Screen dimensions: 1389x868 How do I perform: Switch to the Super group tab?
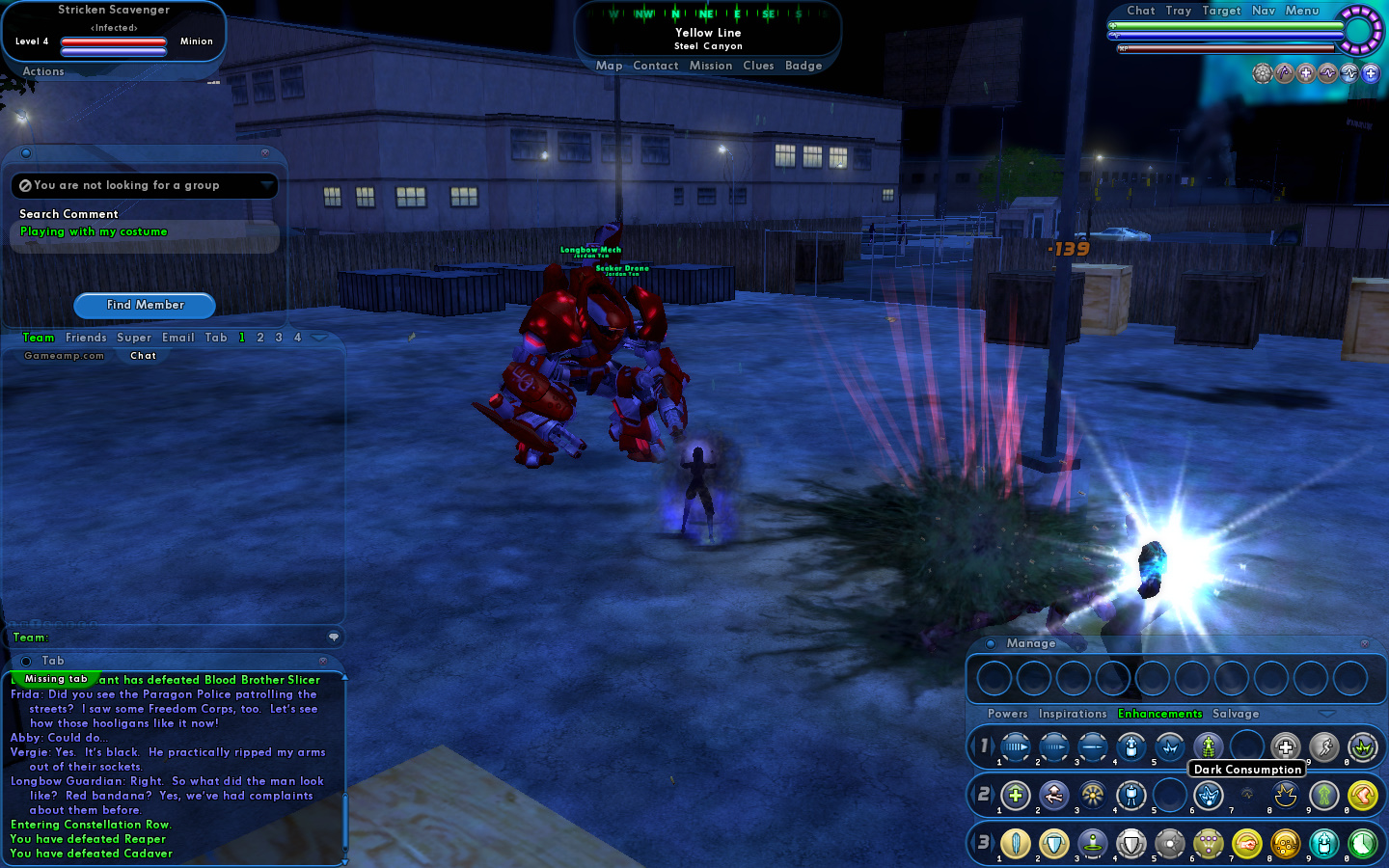point(134,338)
